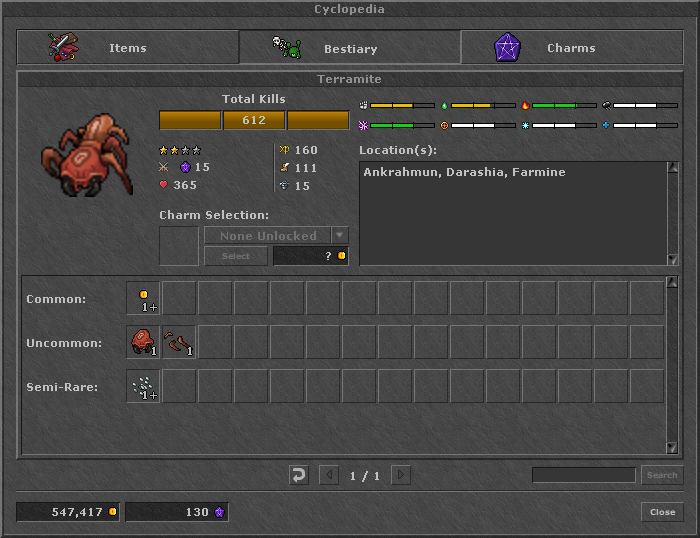The width and height of the screenshot is (700, 538).
Task: Select the terramite shell loot slot
Action: [x=143, y=342]
